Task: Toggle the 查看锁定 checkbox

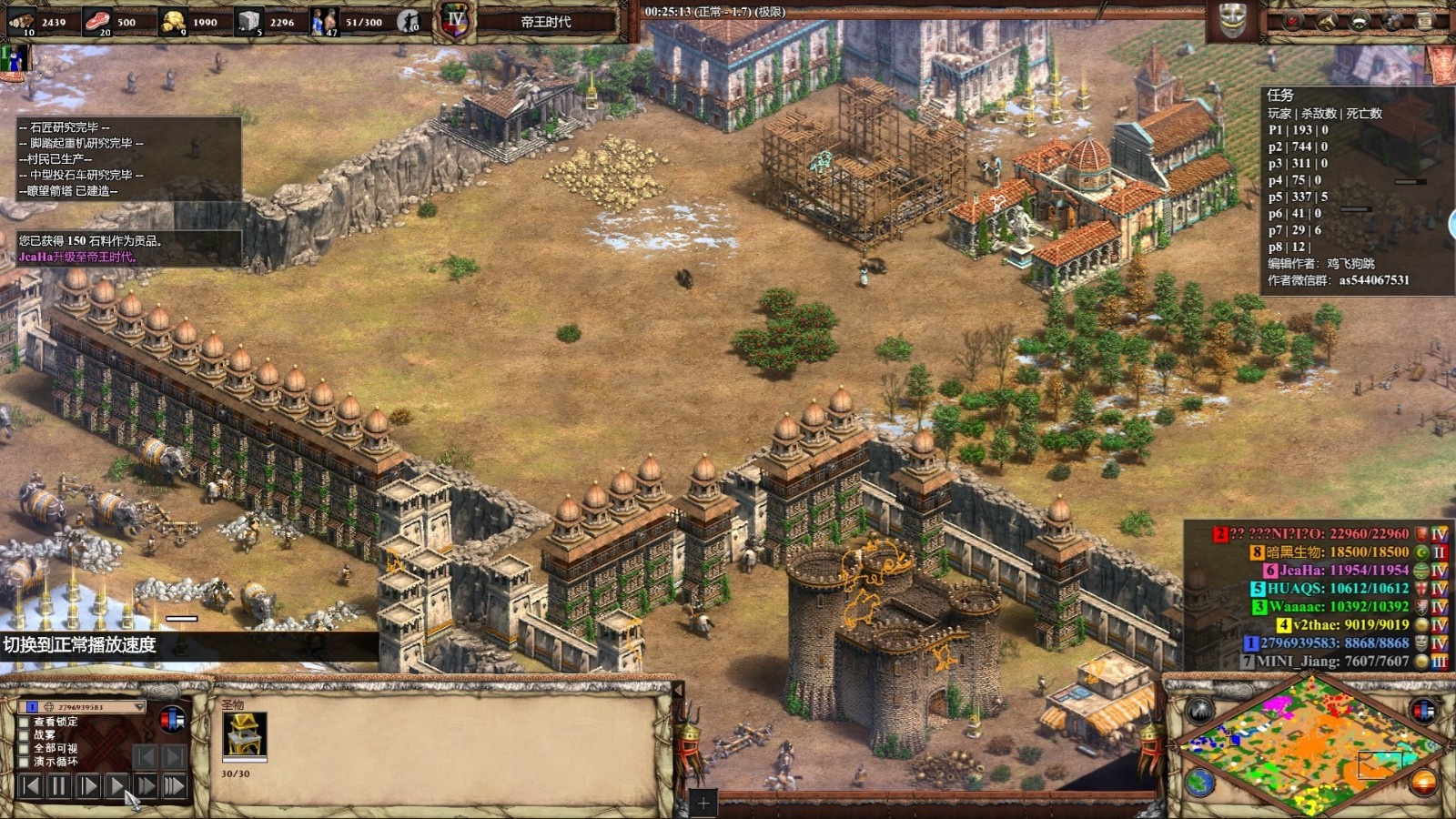Action: tap(25, 722)
